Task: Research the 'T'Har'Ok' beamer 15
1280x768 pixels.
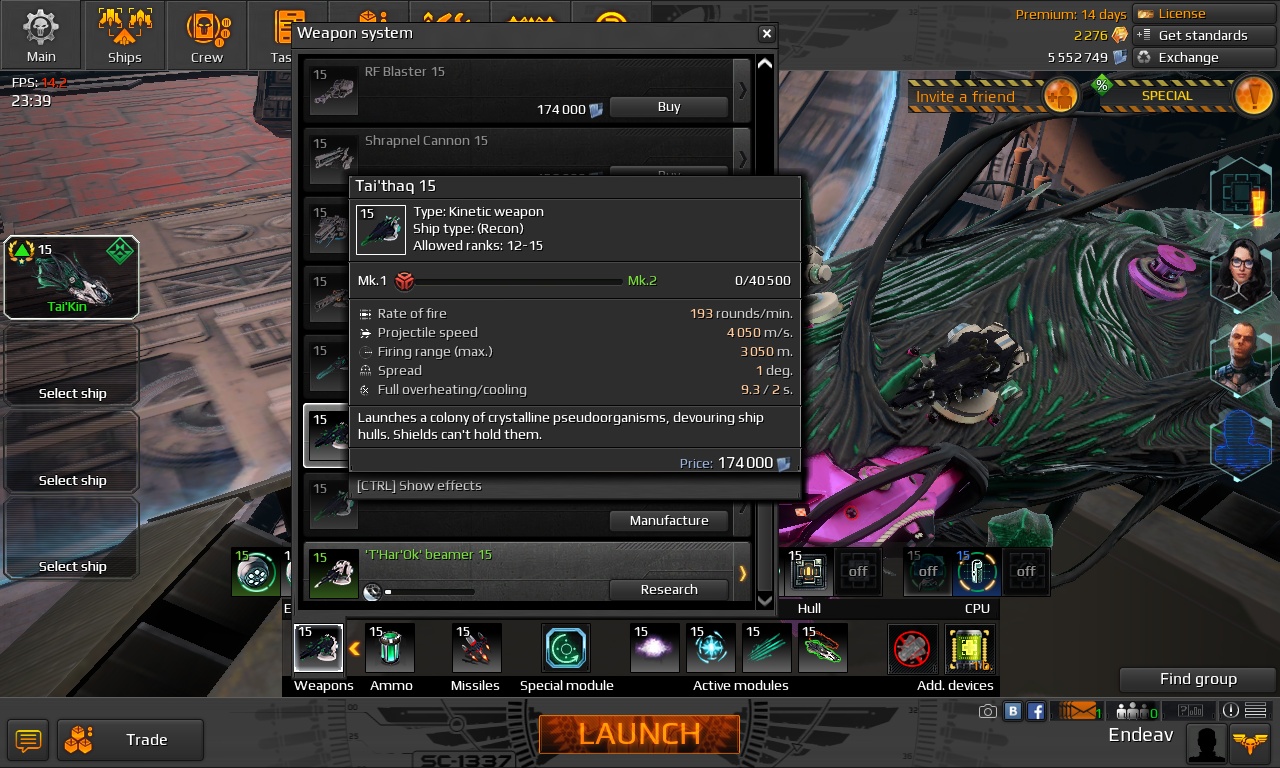Action: [668, 589]
